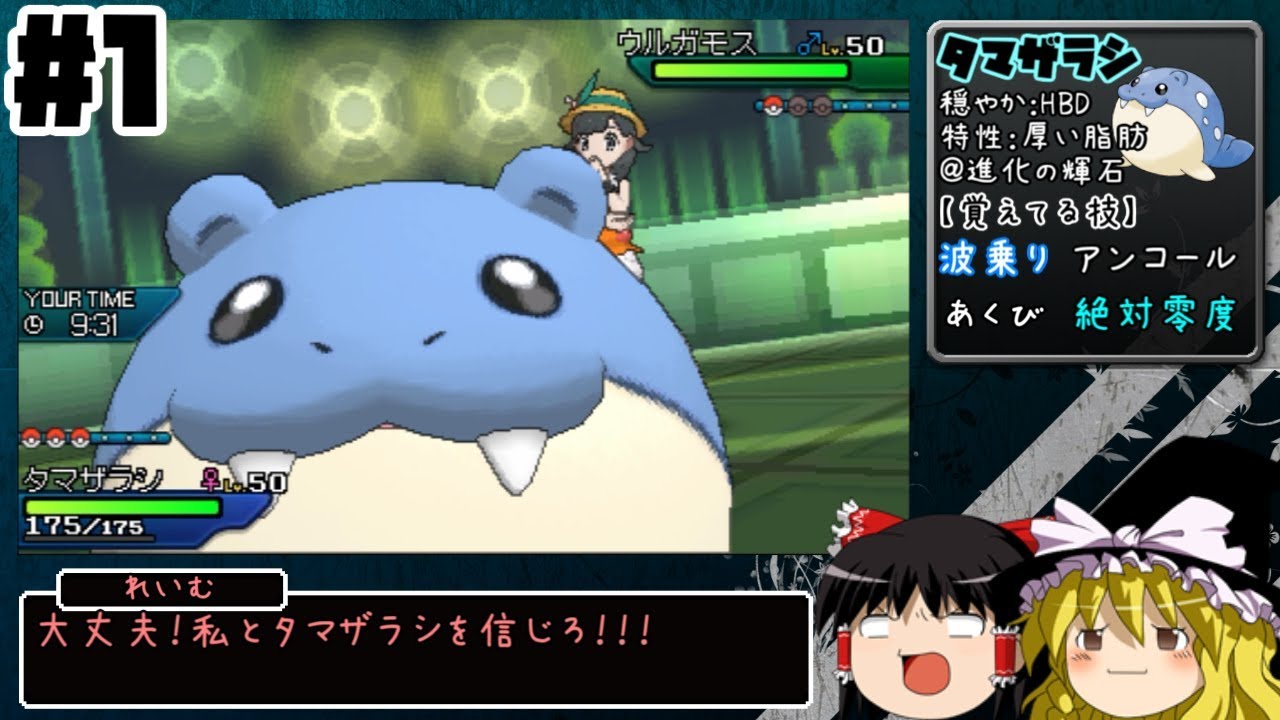Image resolution: width=1280 pixels, height=720 pixels.
Task: Click タマザラシ's green HP bar
Action: pos(120,505)
